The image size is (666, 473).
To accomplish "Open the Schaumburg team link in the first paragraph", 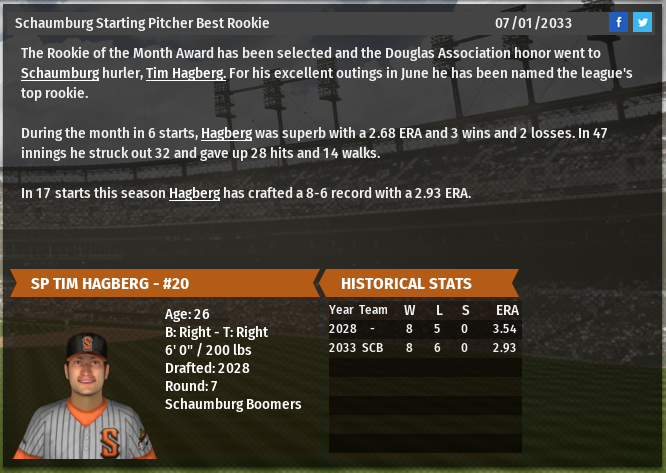I will click(x=60, y=73).
